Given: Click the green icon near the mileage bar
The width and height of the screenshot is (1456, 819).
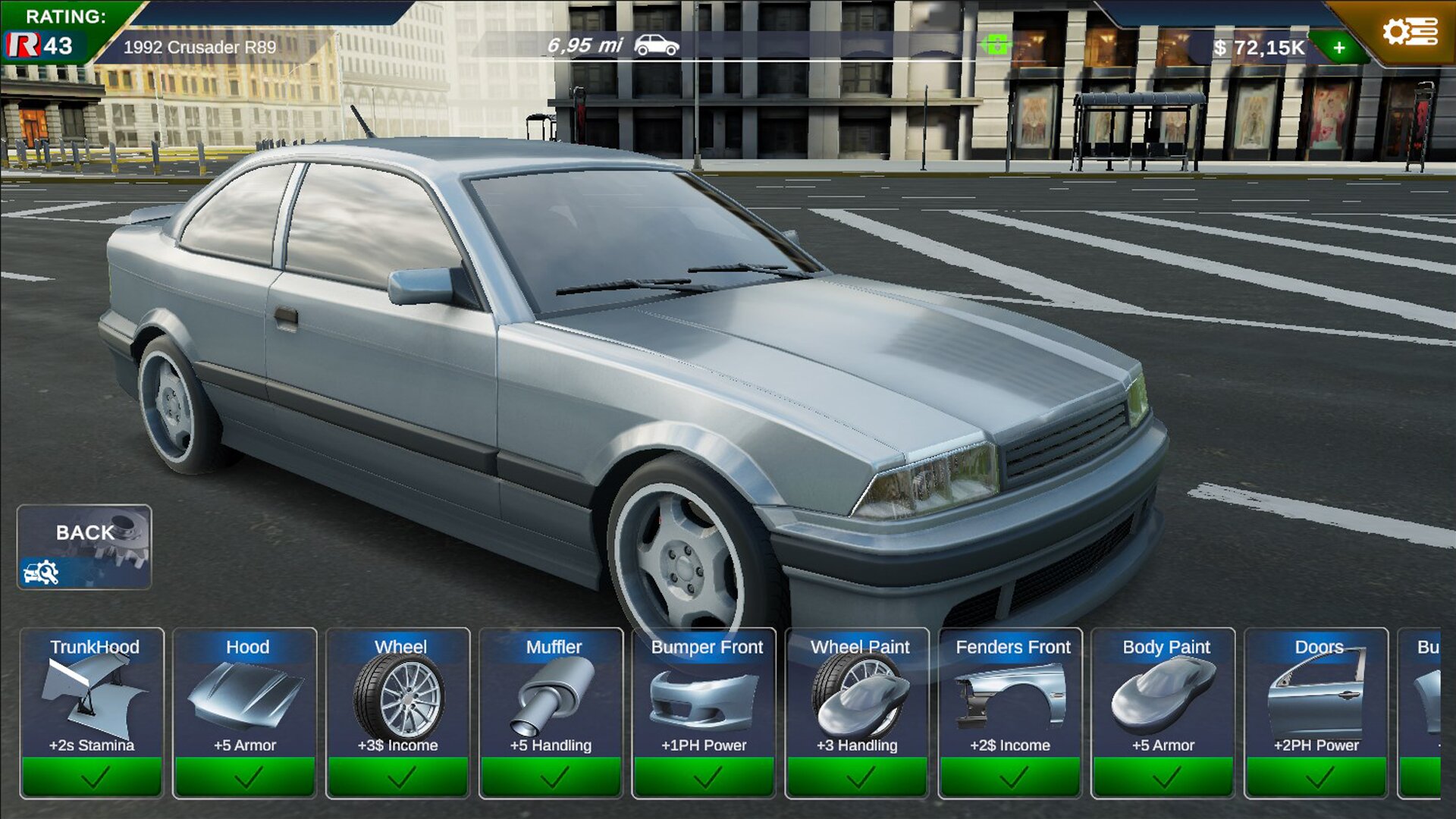Looking at the screenshot, I should (x=996, y=45).
